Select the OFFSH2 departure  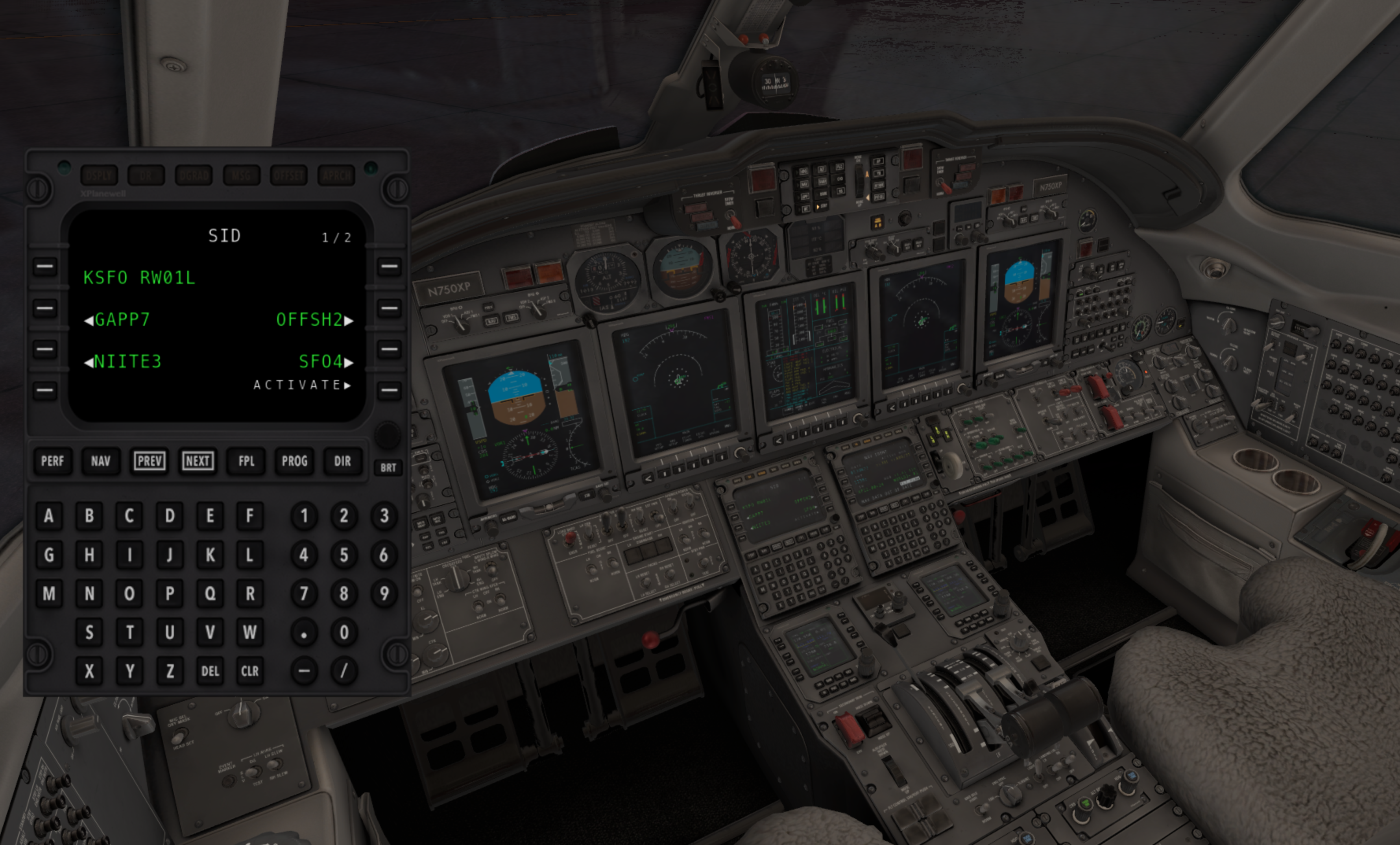coord(389,308)
